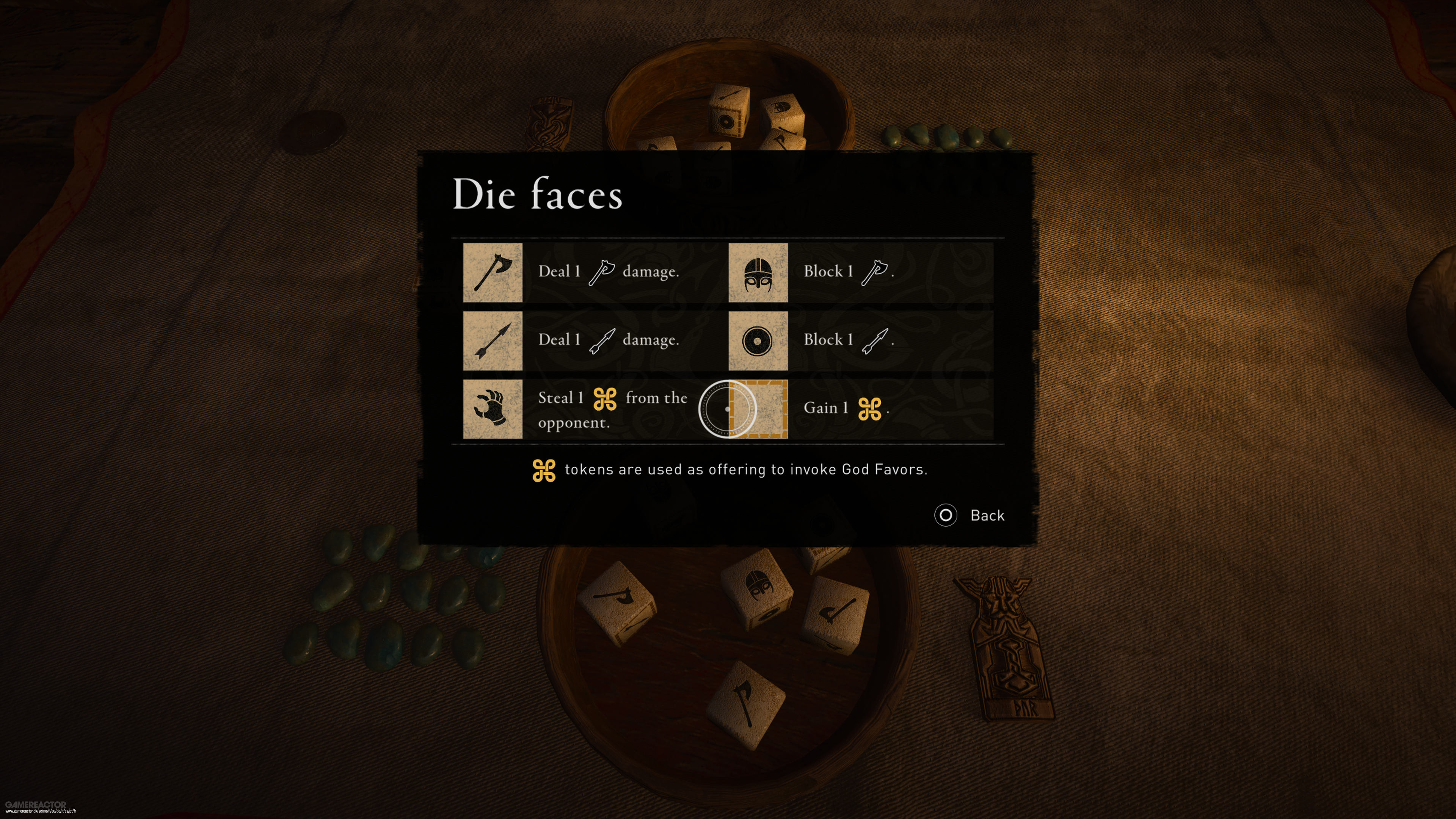
Task: Pick the stealing hand die face tile
Action: point(492,409)
